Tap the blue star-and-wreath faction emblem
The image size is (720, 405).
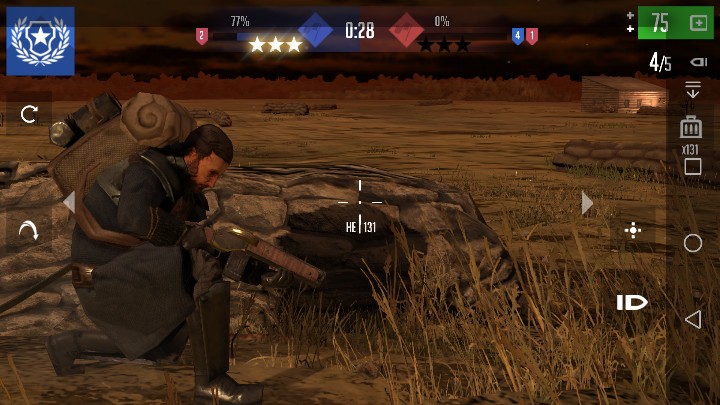pos(40,41)
